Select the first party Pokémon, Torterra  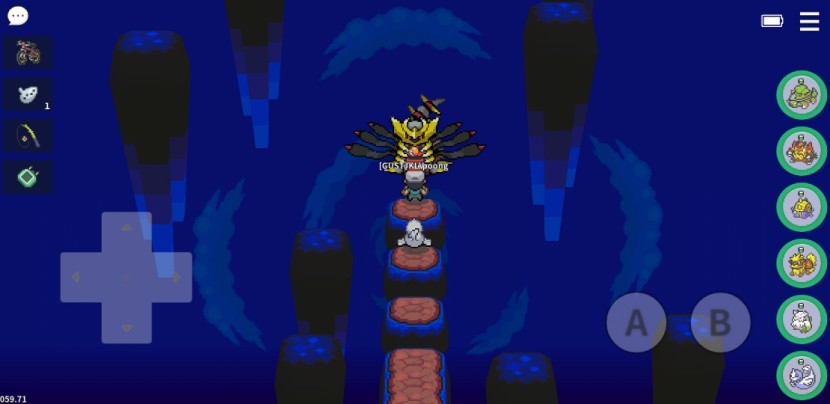point(801,95)
